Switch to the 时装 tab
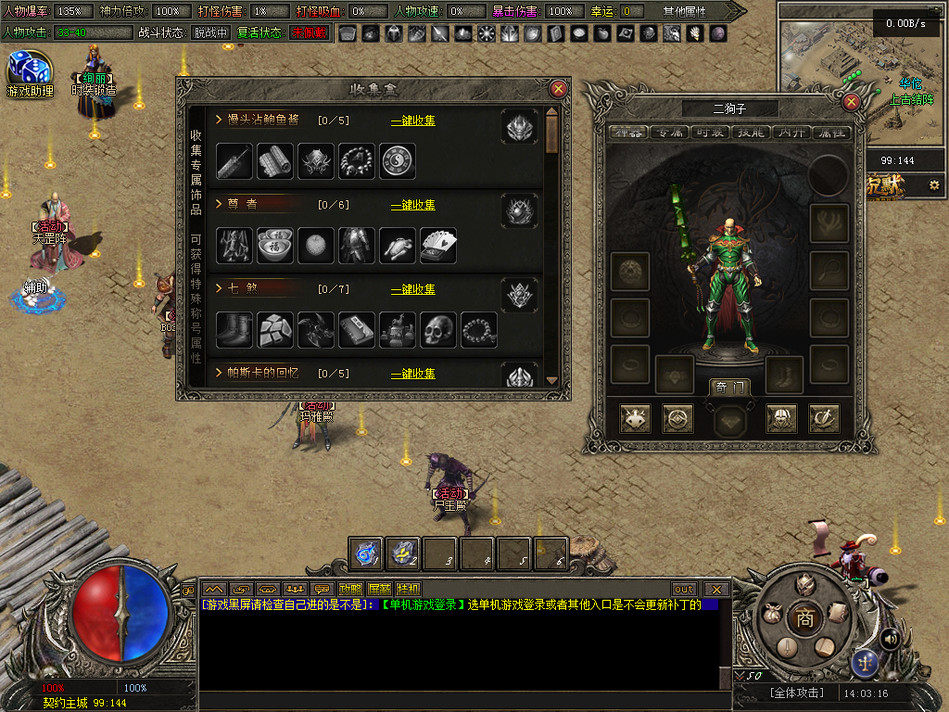949x712 pixels. [x=709, y=132]
